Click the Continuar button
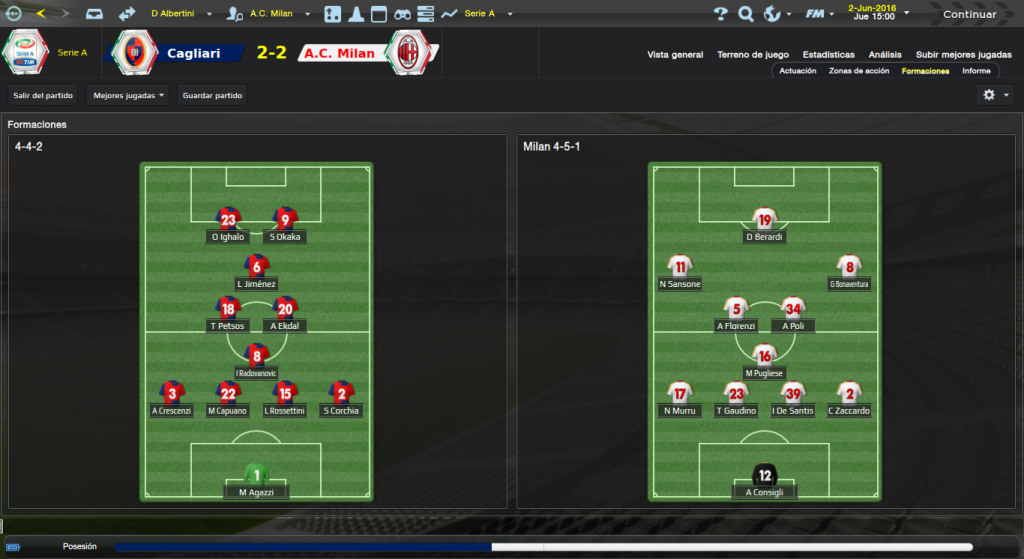 [969, 14]
